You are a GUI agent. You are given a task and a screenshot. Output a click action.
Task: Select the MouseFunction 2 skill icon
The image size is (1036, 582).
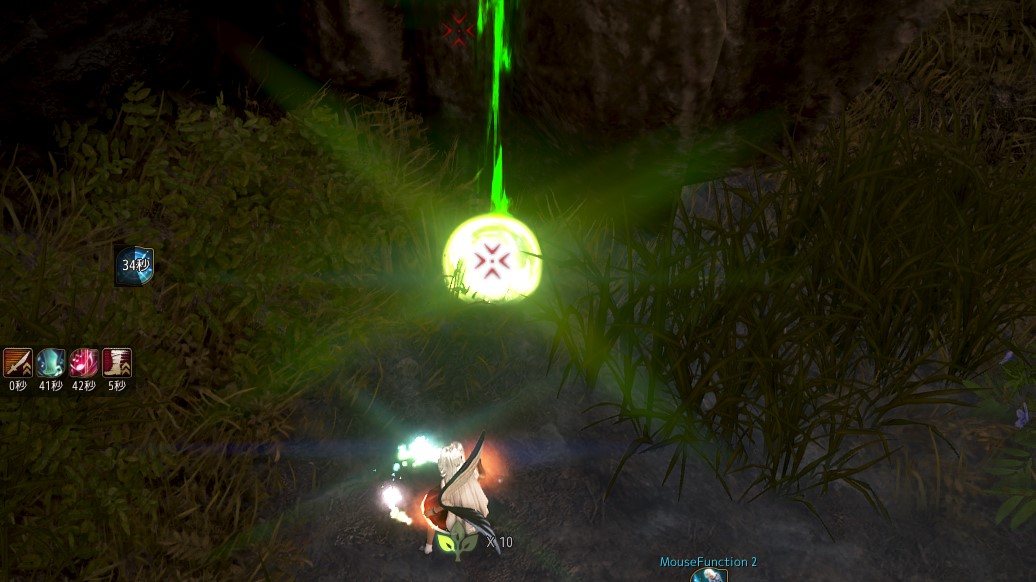(x=708, y=576)
